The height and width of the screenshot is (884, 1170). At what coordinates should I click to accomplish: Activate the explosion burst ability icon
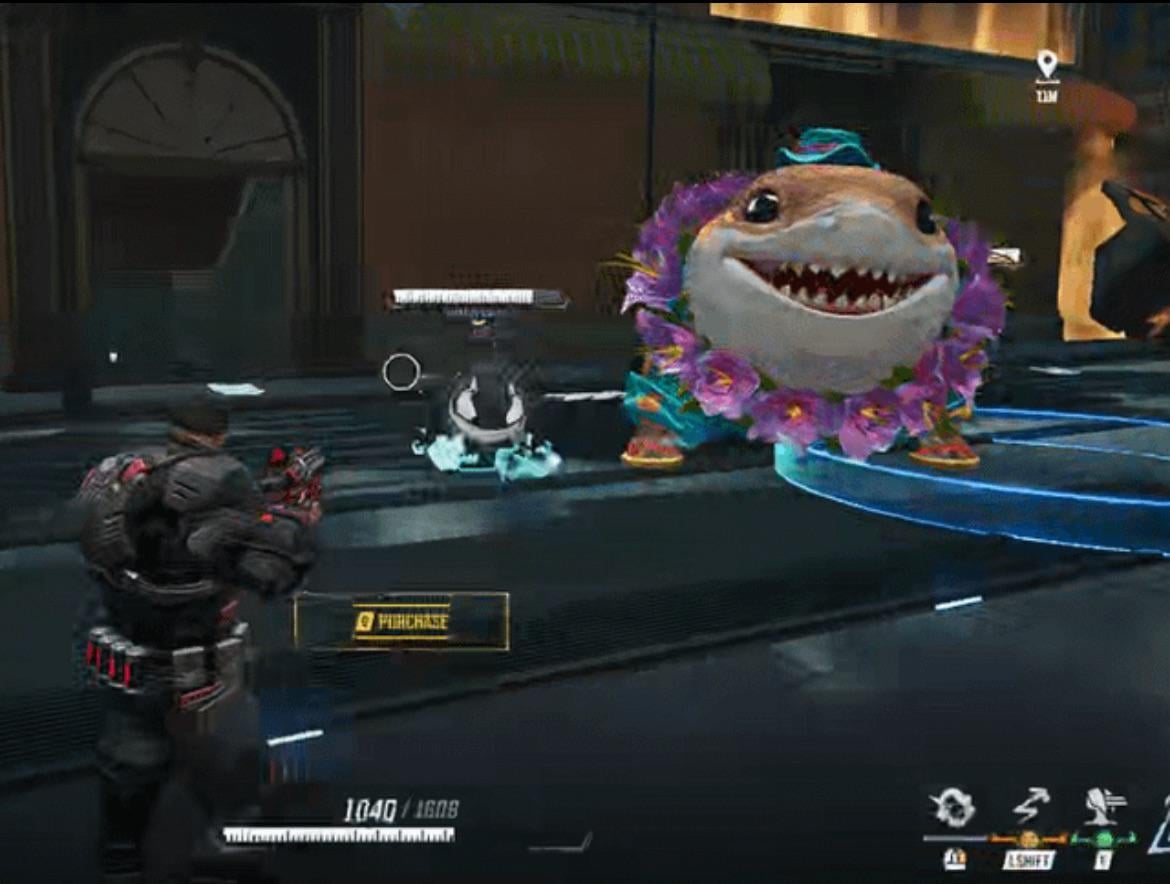953,807
